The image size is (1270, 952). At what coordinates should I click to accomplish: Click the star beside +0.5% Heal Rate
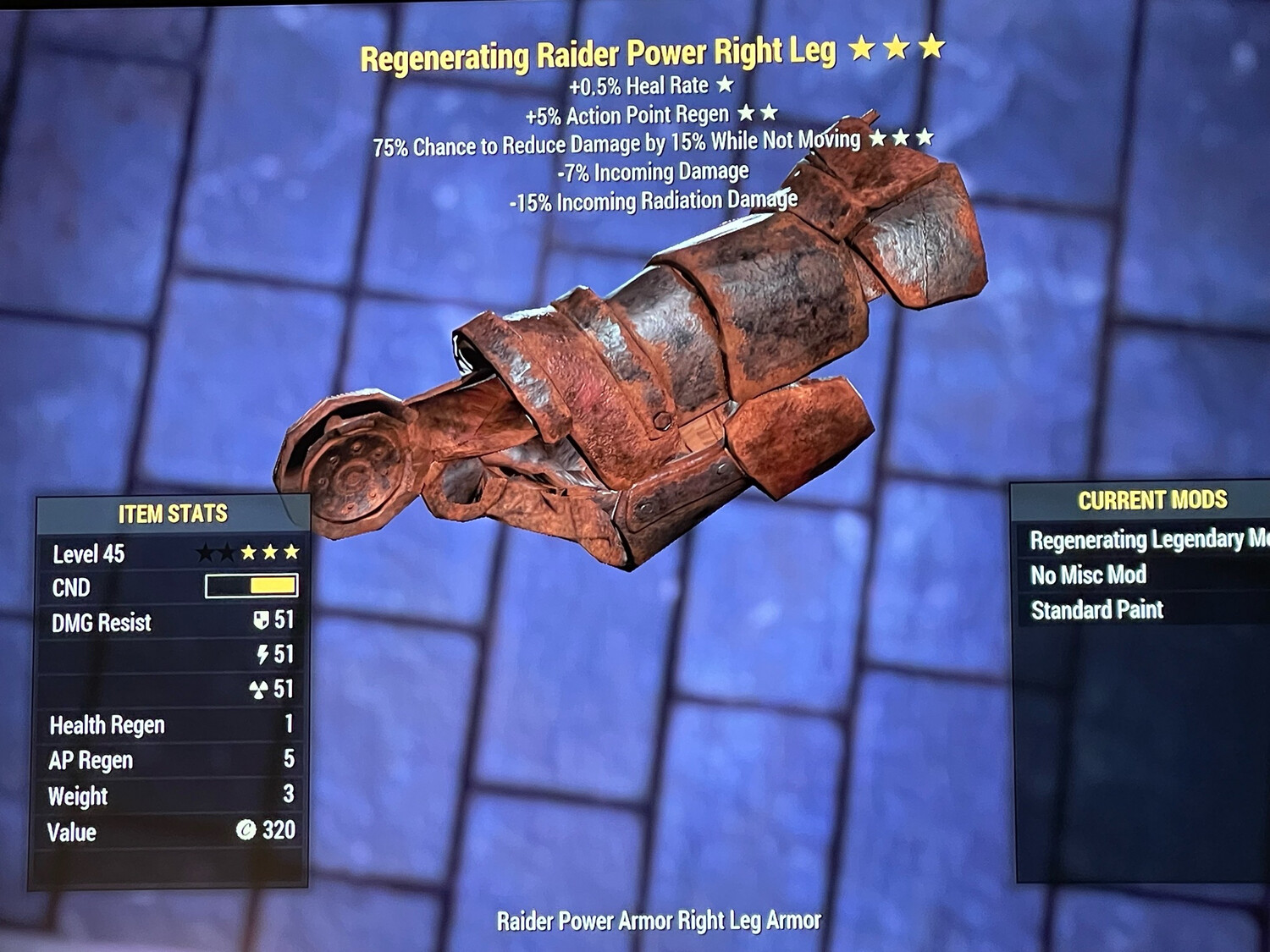coord(726,85)
